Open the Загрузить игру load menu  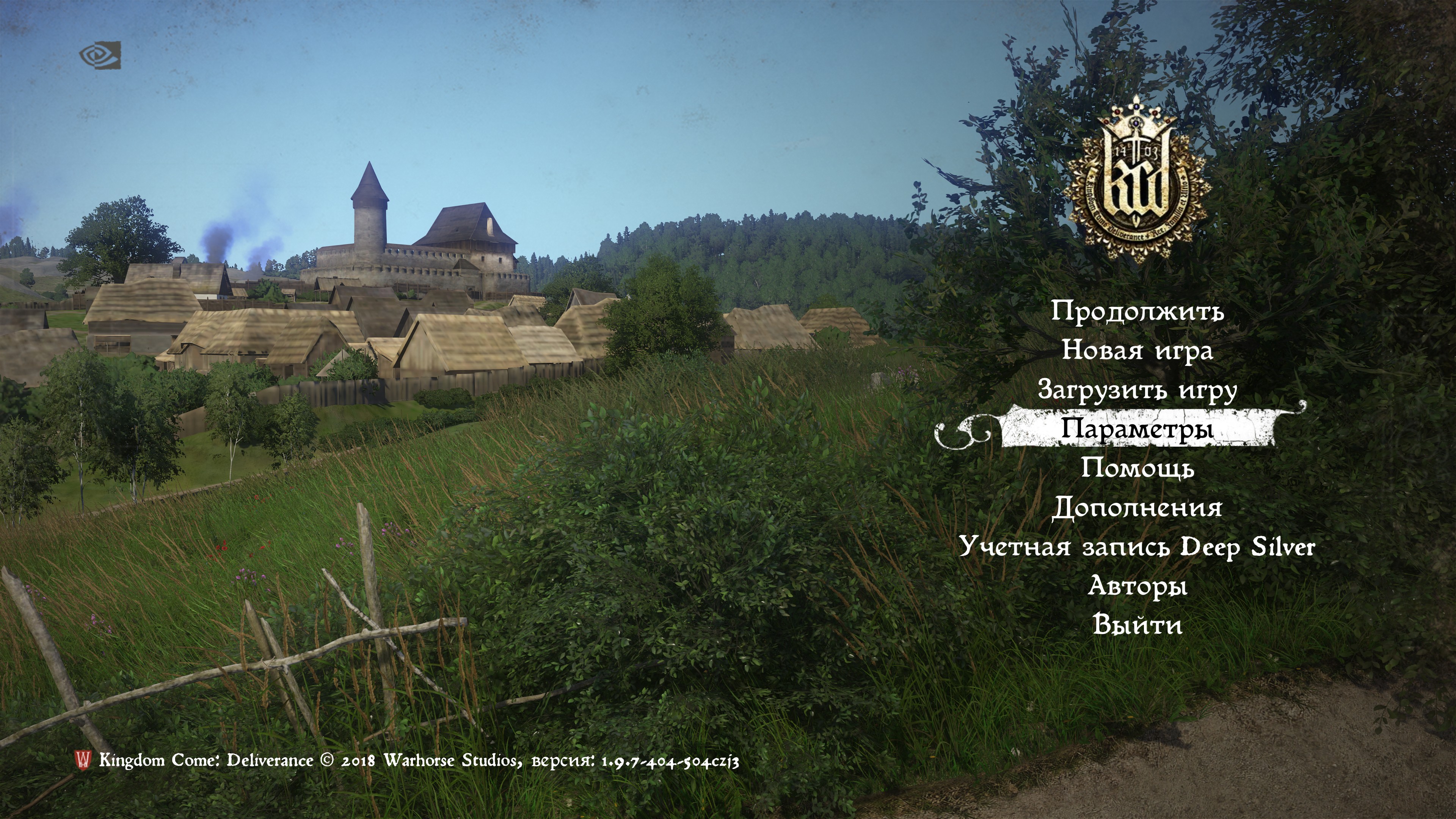point(1137,390)
